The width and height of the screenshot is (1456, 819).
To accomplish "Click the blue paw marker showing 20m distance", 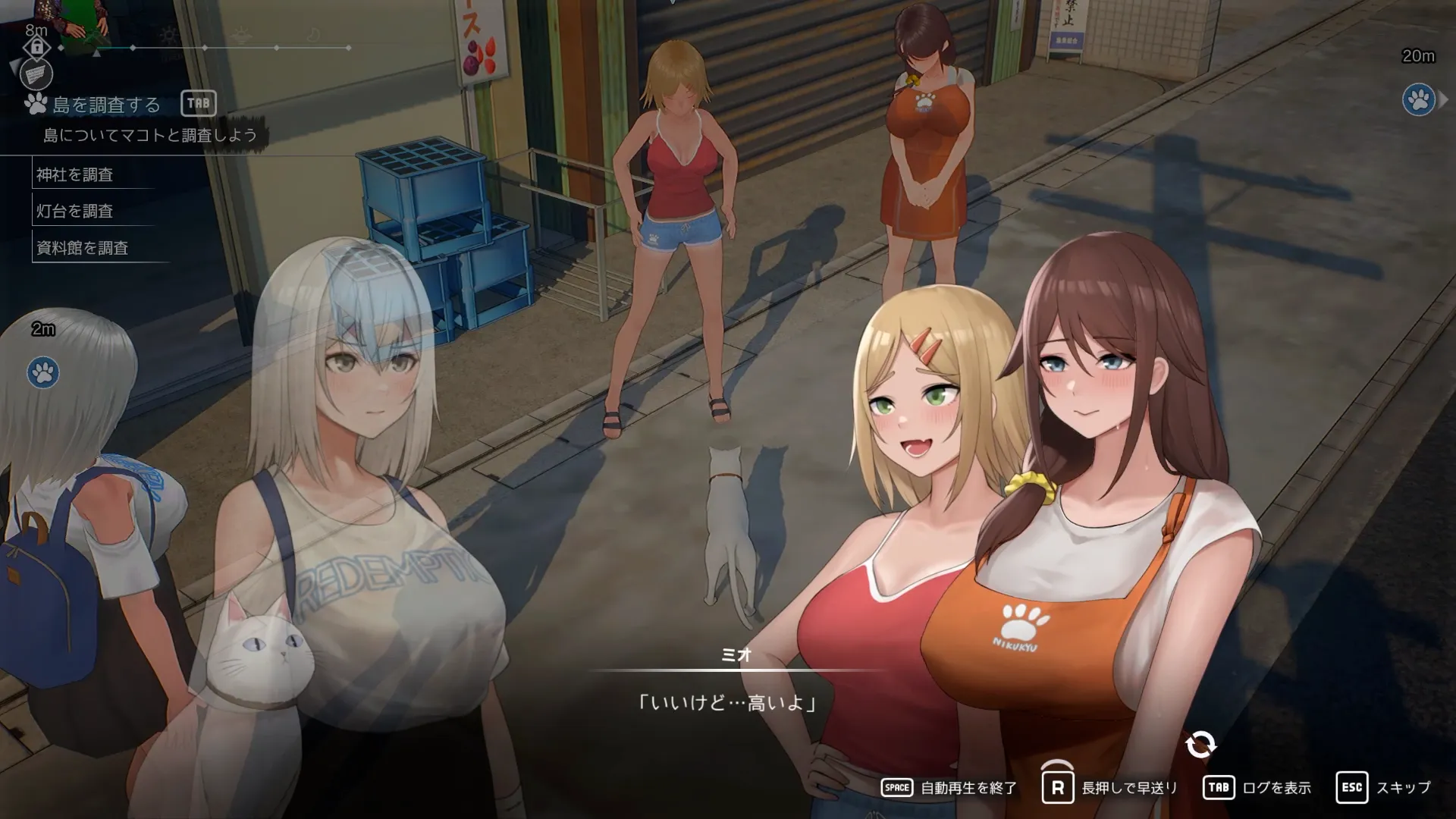I will click(x=1419, y=99).
